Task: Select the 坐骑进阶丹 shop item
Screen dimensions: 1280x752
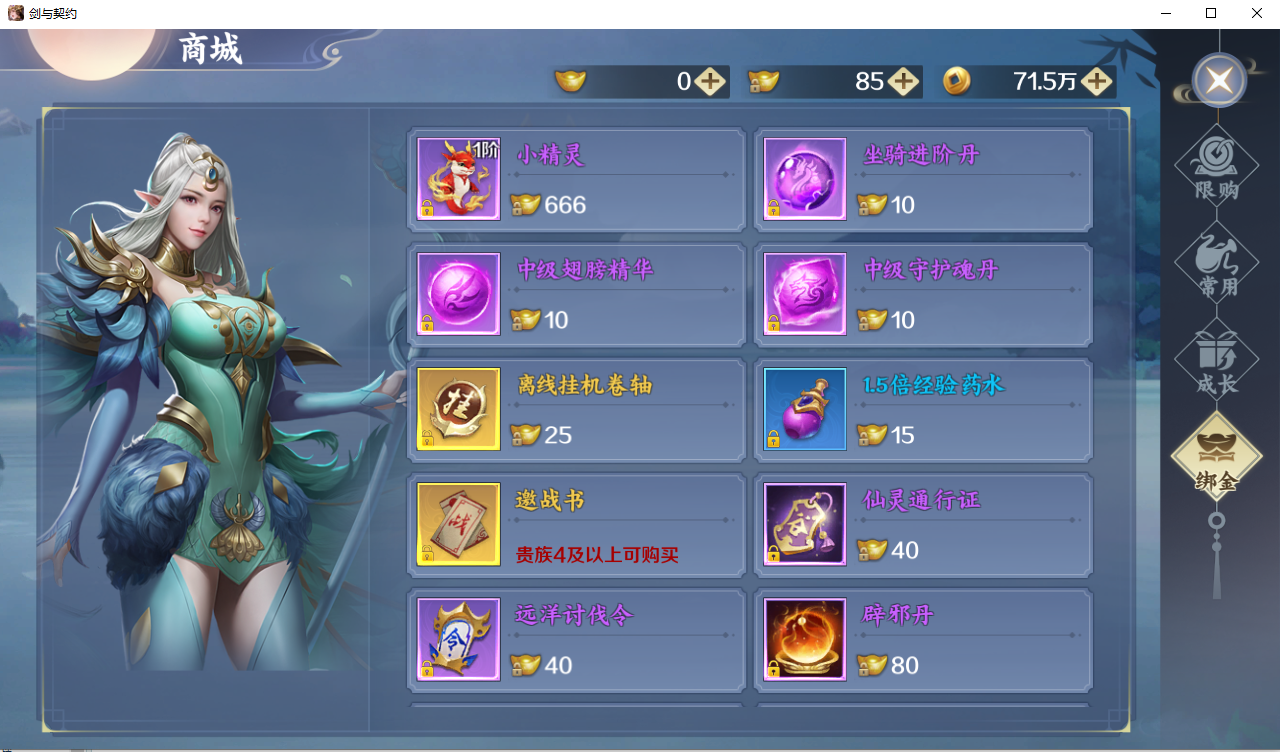Action: coord(922,180)
